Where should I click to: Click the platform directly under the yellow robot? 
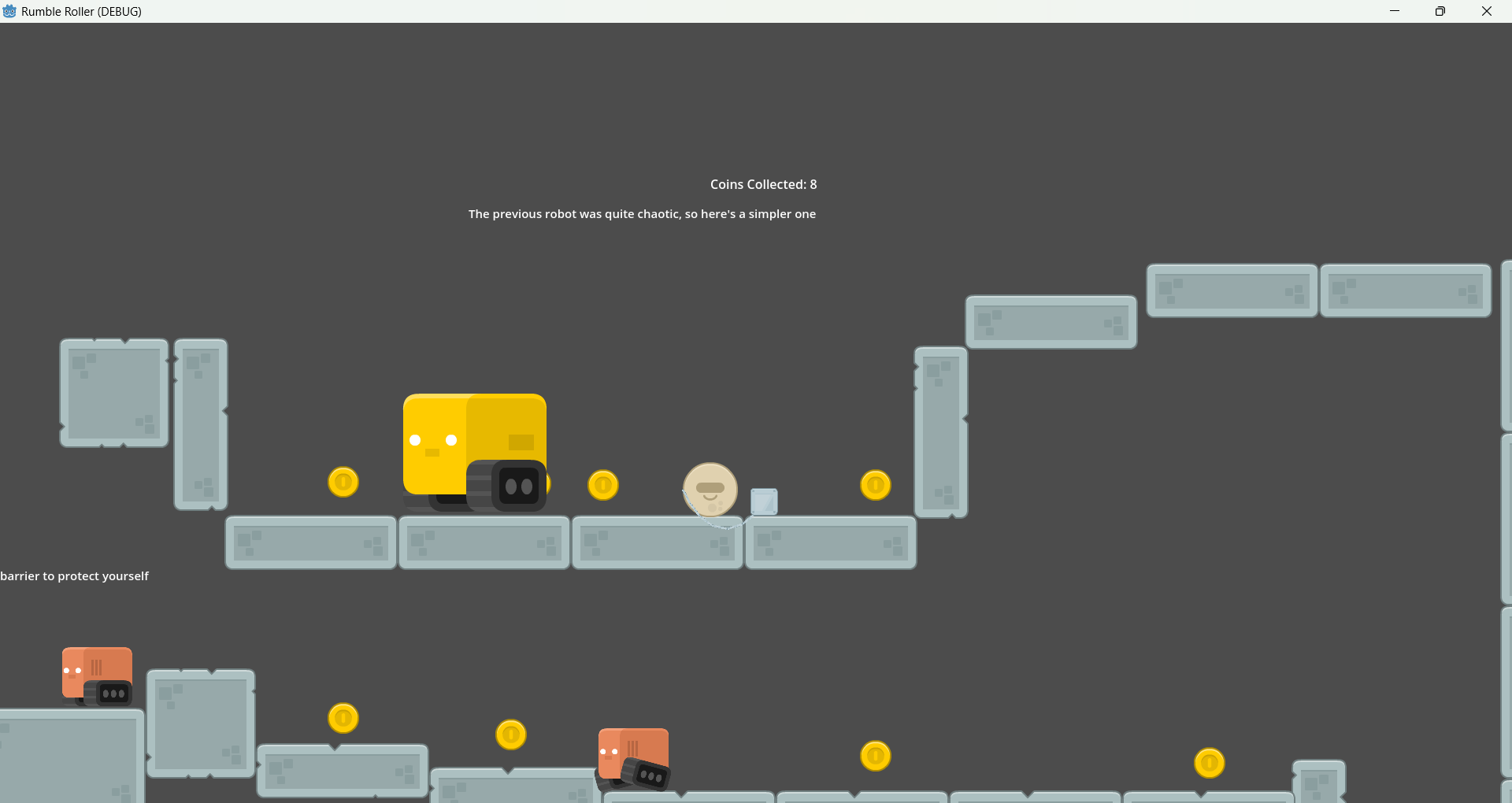click(483, 542)
